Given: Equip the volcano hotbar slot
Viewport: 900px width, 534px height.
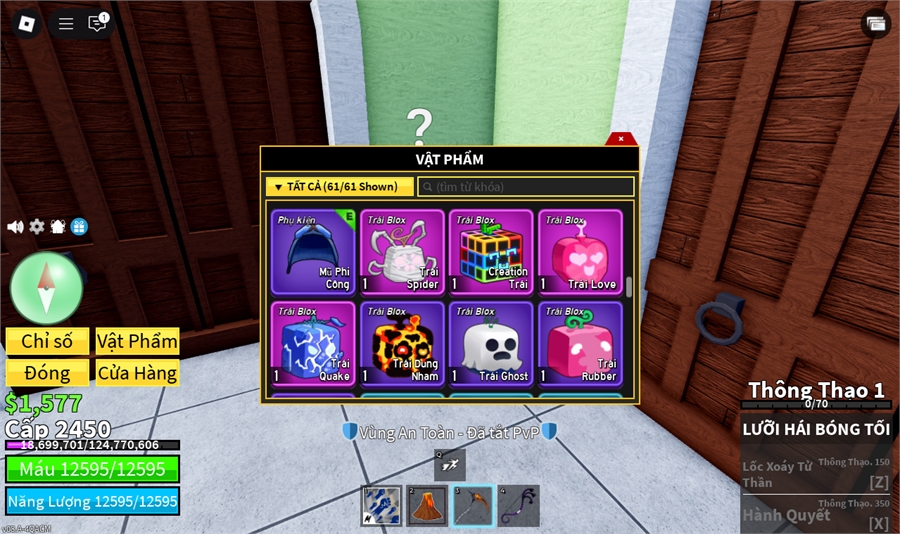Looking at the screenshot, I should click(x=426, y=506).
